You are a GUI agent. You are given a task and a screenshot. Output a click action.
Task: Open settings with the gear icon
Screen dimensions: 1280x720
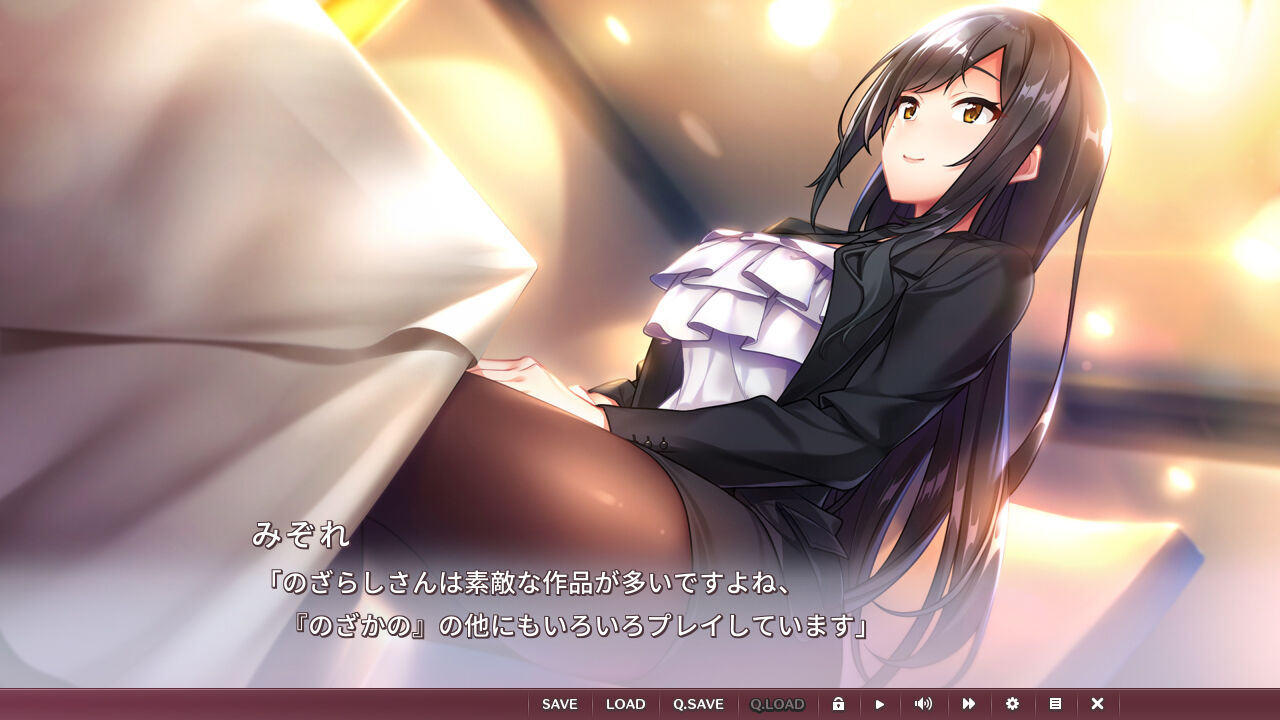click(1013, 703)
